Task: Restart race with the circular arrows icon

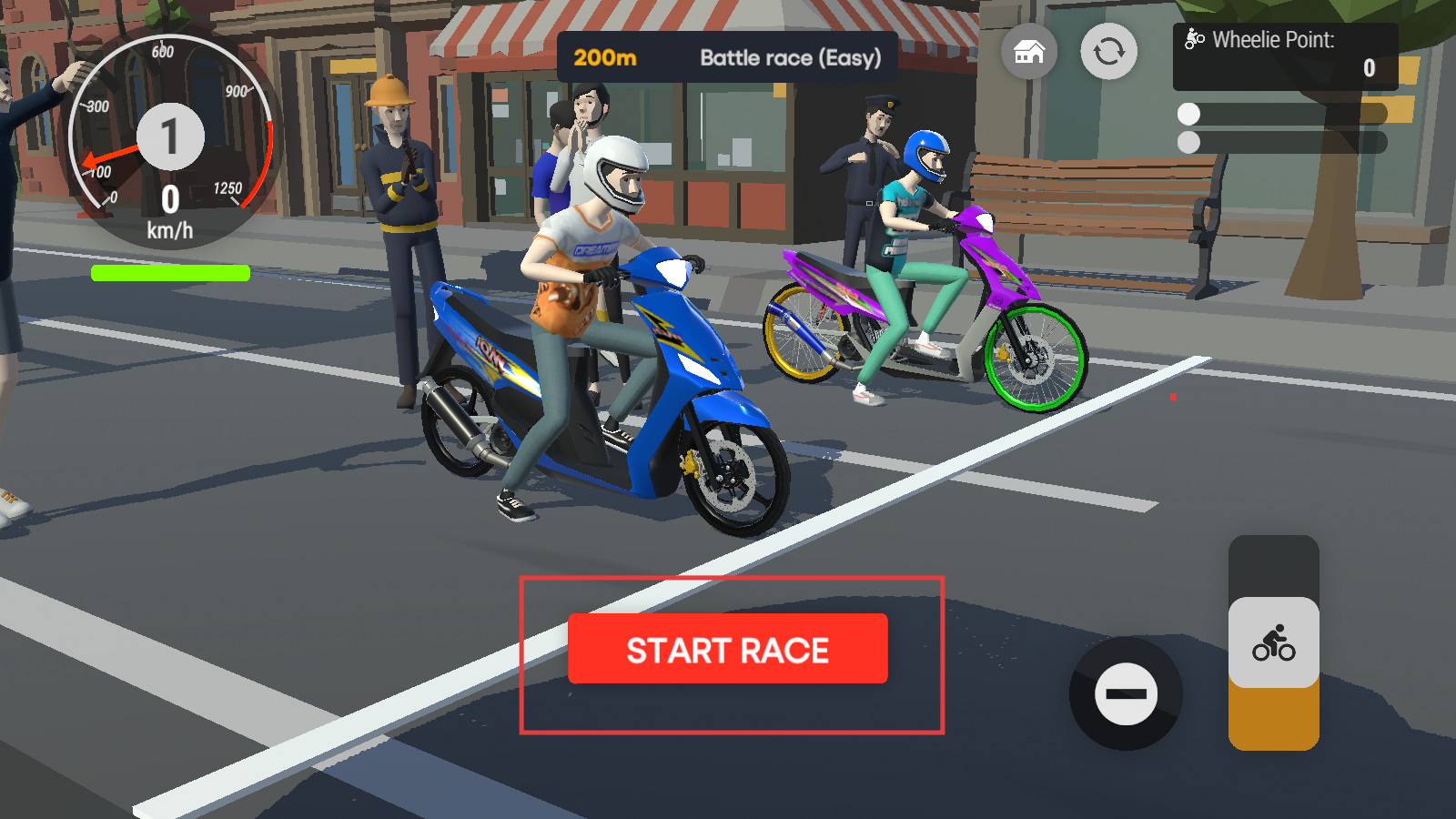Action: pos(1108,52)
